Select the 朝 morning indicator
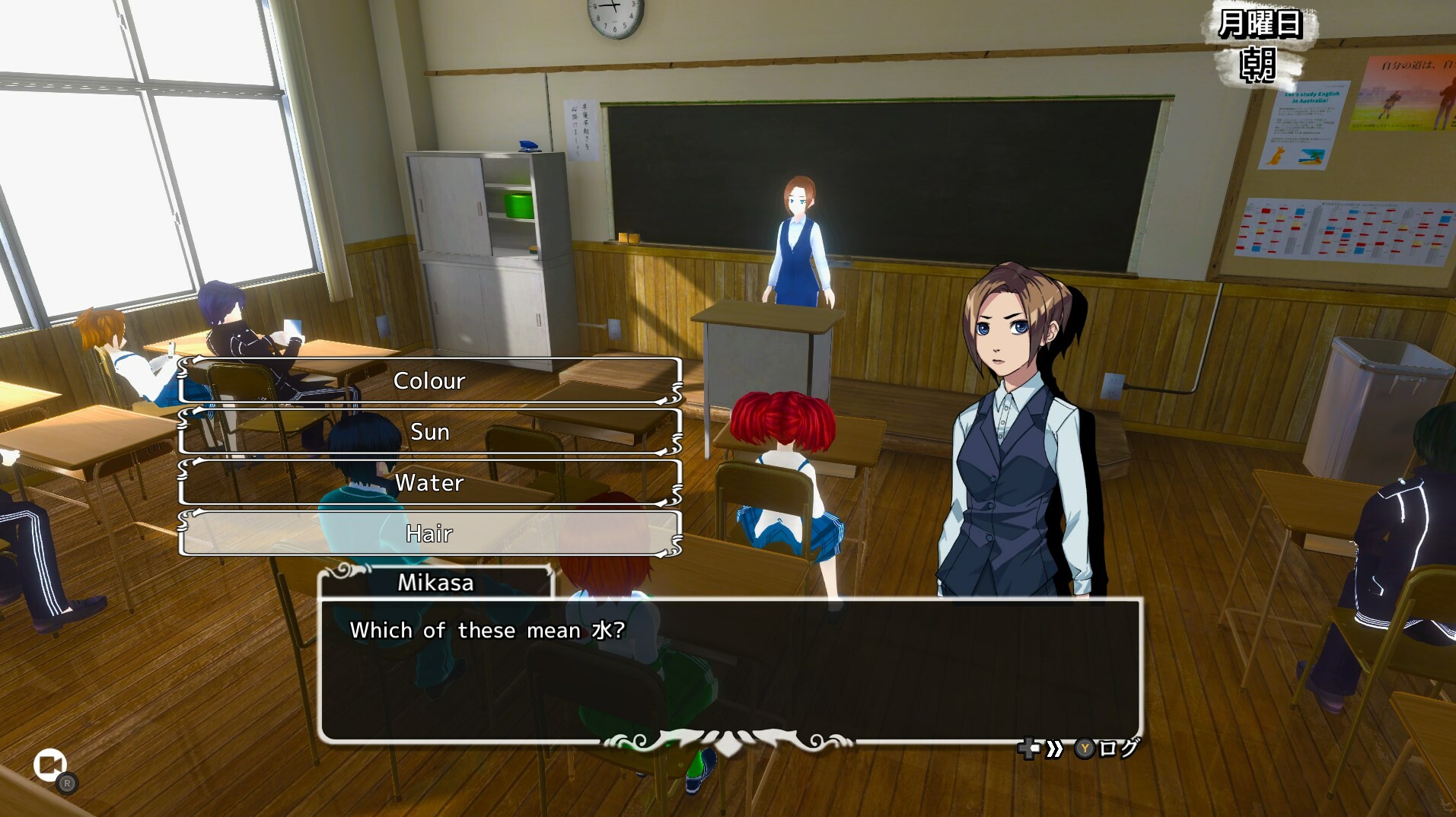Image resolution: width=1456 pixels, height=817 pixels. pos(1260,62)
